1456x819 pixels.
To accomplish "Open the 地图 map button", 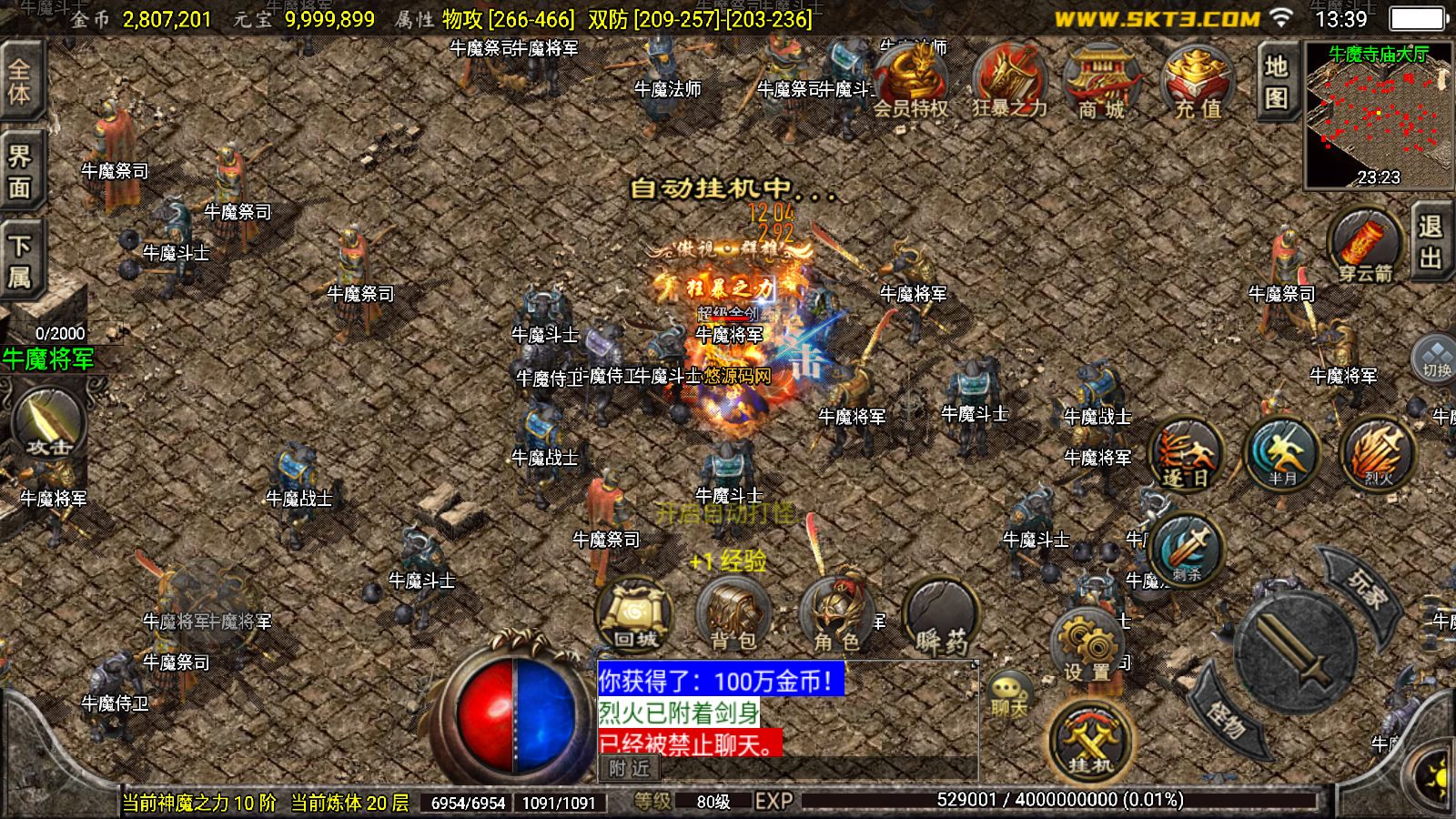I will (x=1276, y=80).
